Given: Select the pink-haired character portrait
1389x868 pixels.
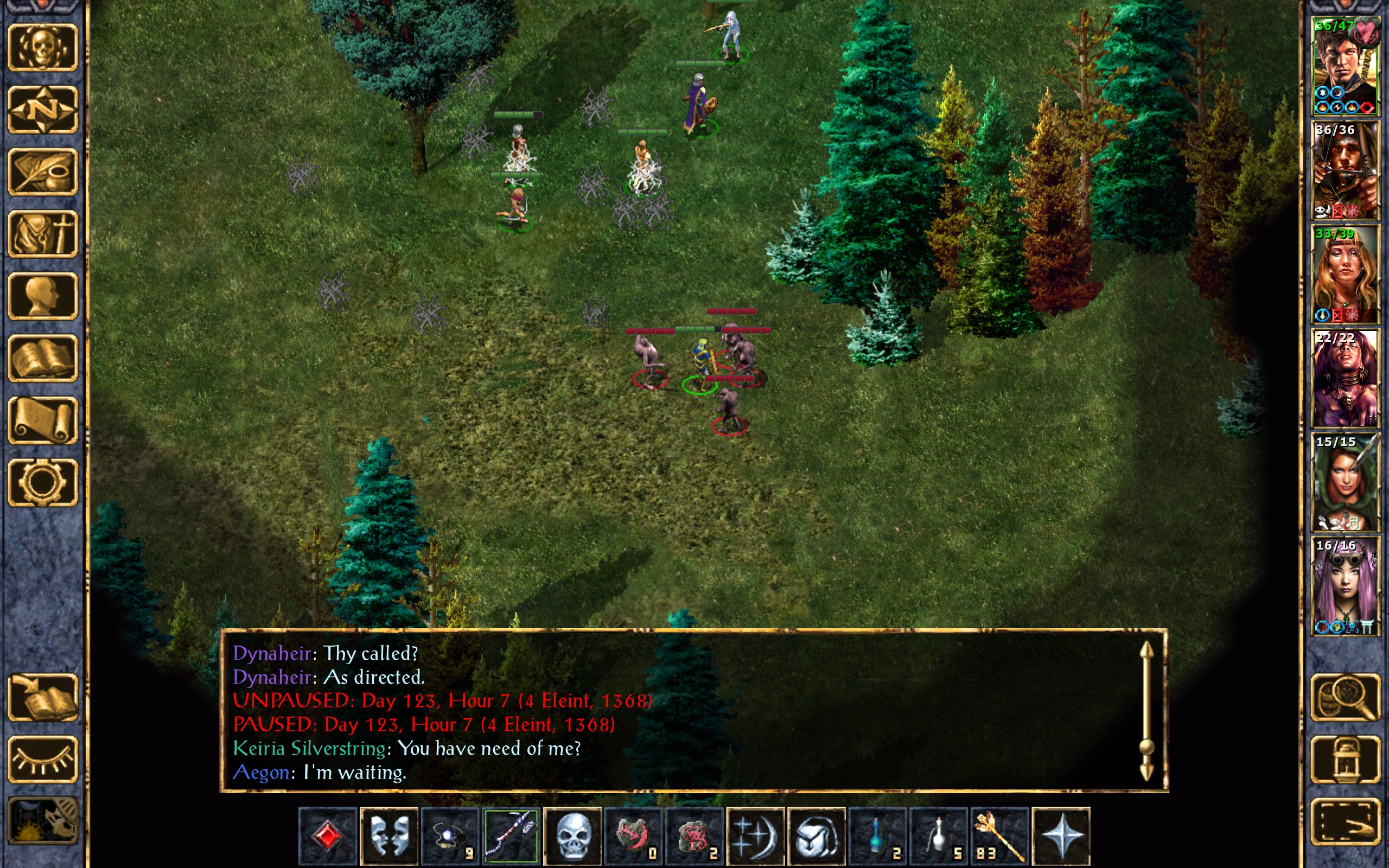Looking at the screenshot, I should pos(1345,586).
